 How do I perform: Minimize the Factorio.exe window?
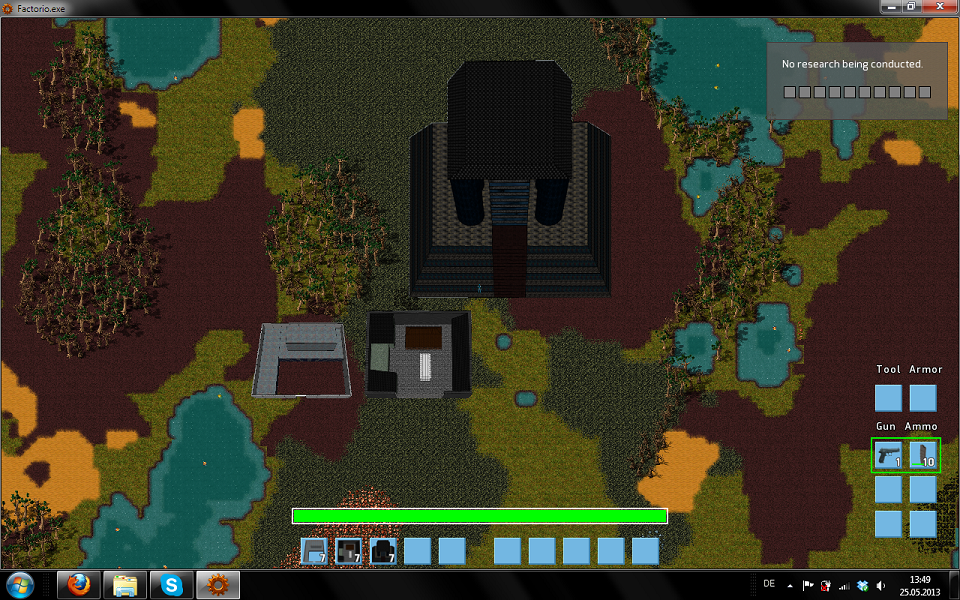click(x=891, y=7)
